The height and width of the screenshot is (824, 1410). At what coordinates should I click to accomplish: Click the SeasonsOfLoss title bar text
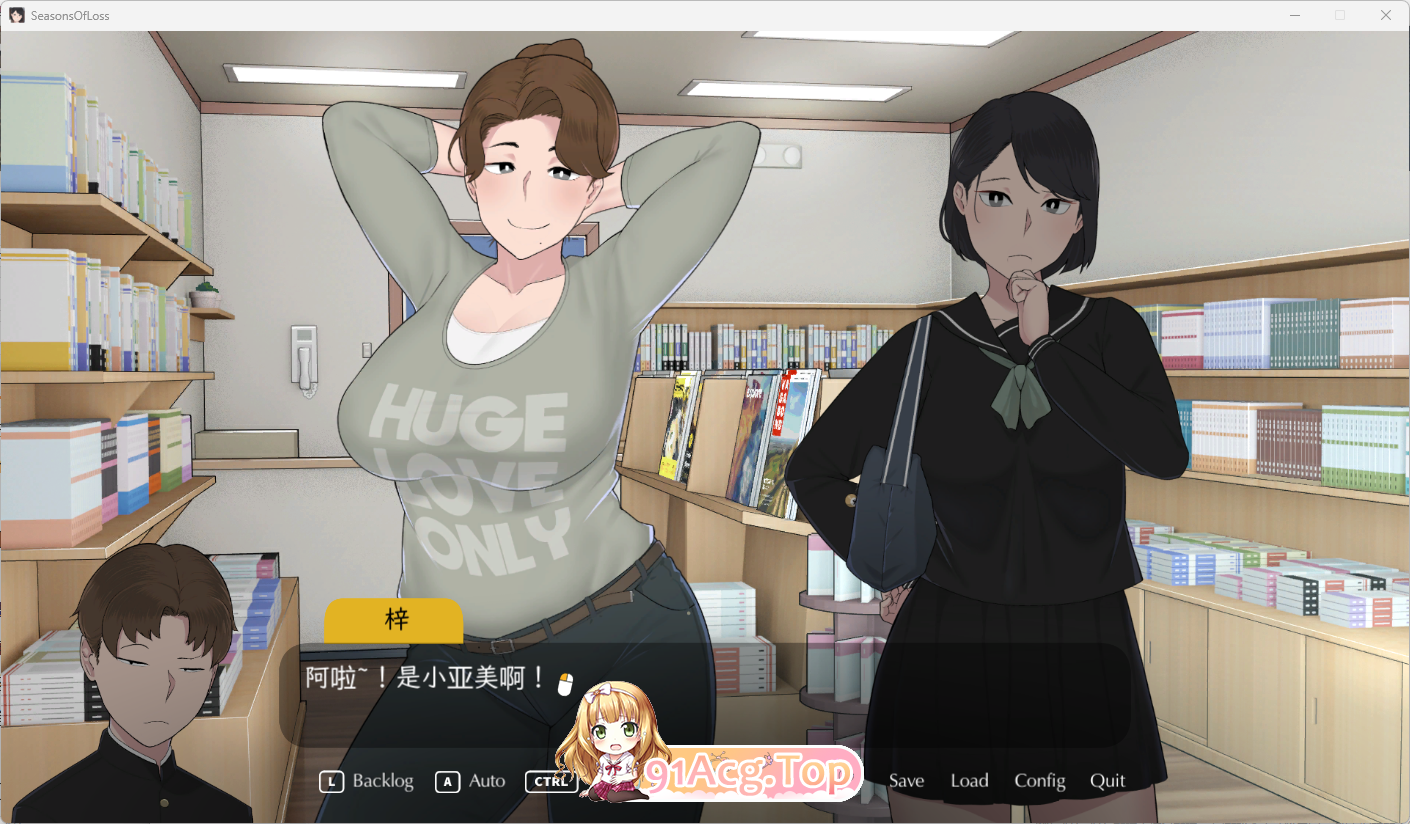click(x=69, y=14)
